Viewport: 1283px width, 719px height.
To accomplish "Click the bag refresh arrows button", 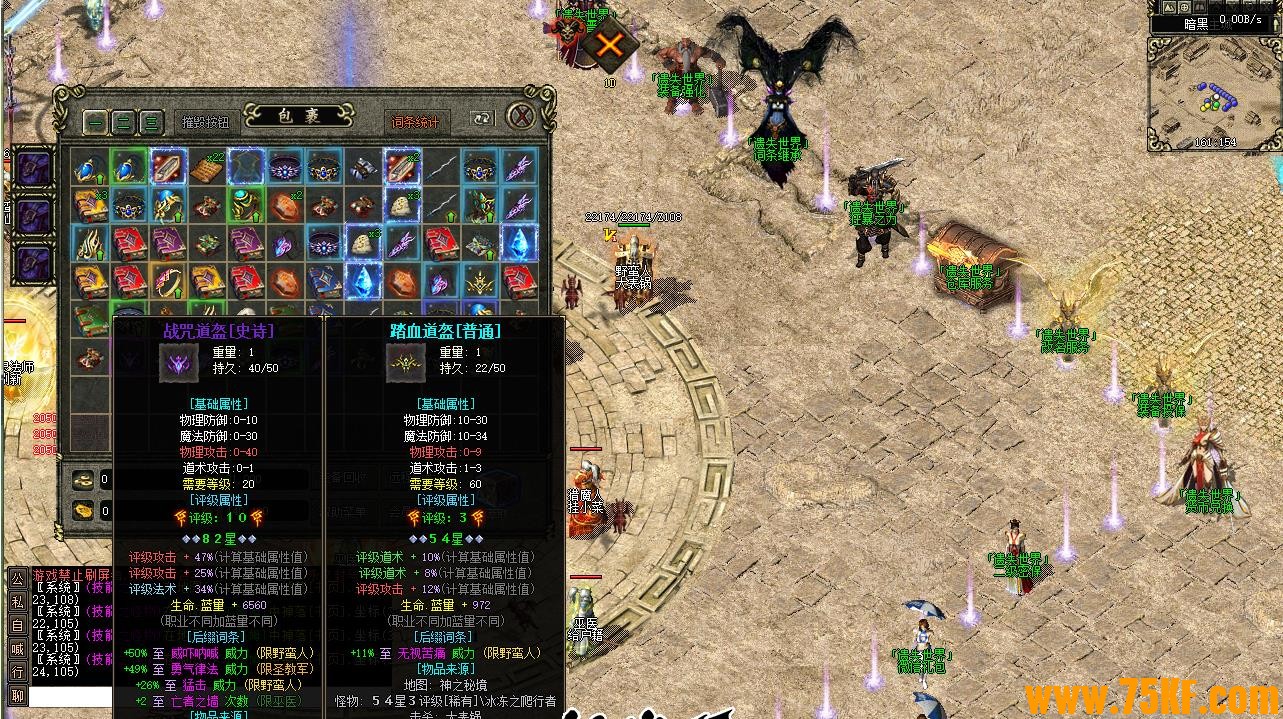I will coord(482,118).
